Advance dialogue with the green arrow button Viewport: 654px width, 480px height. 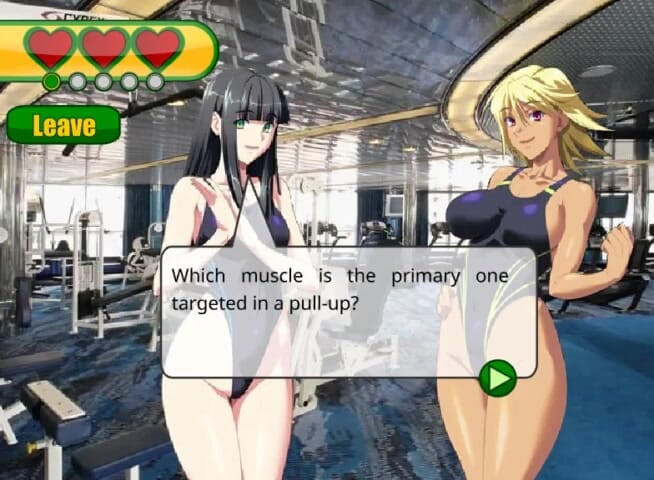click(497, 377)
